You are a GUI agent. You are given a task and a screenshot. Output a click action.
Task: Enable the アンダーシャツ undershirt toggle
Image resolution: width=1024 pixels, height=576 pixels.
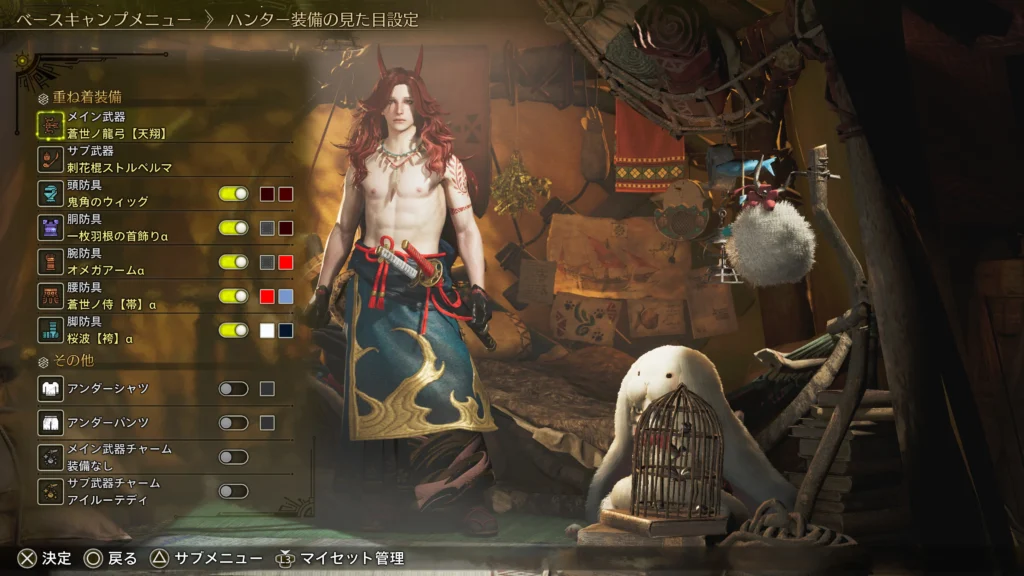(233, 389)
